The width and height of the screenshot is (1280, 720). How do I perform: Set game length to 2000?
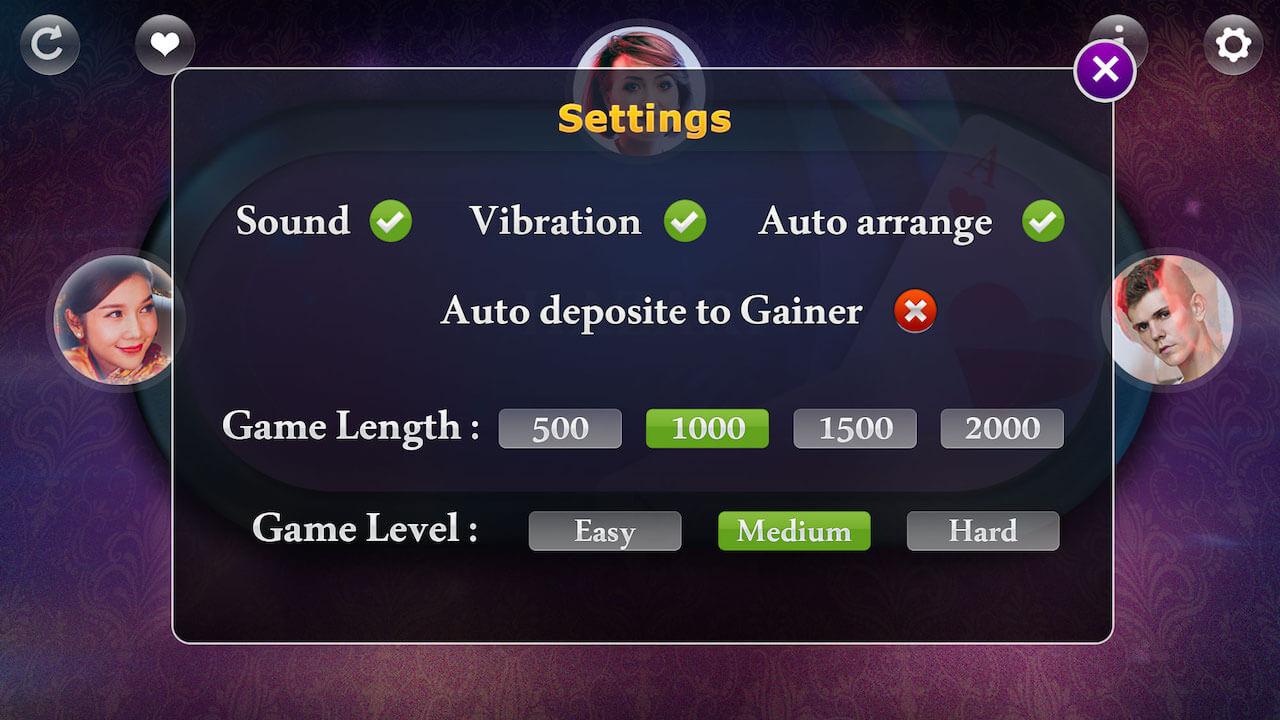pos(1001,428)
